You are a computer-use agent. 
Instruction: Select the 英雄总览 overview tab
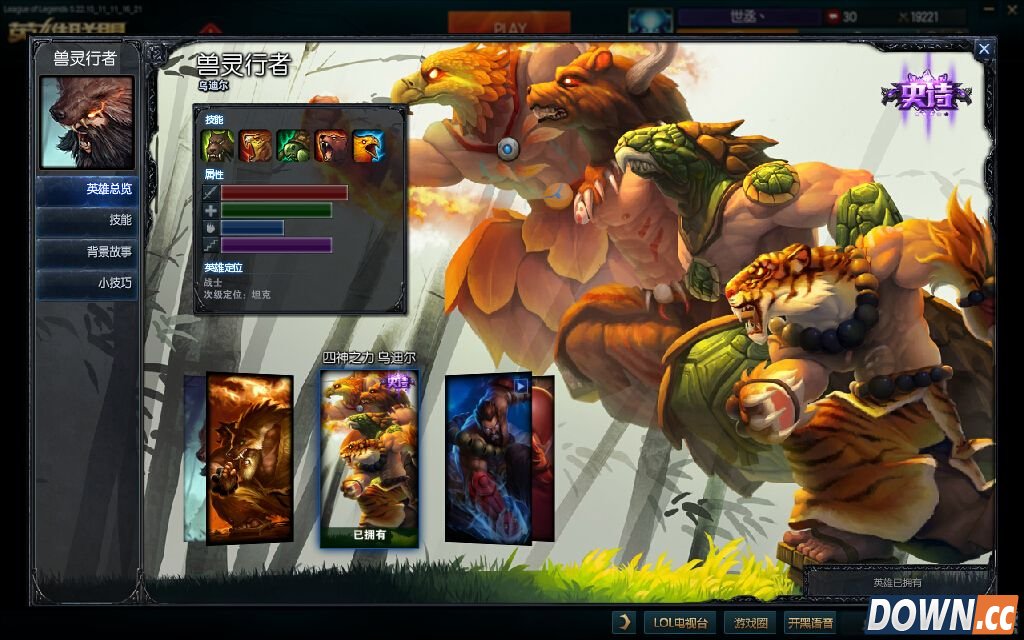pyautogui.click(x=87, y=189)
